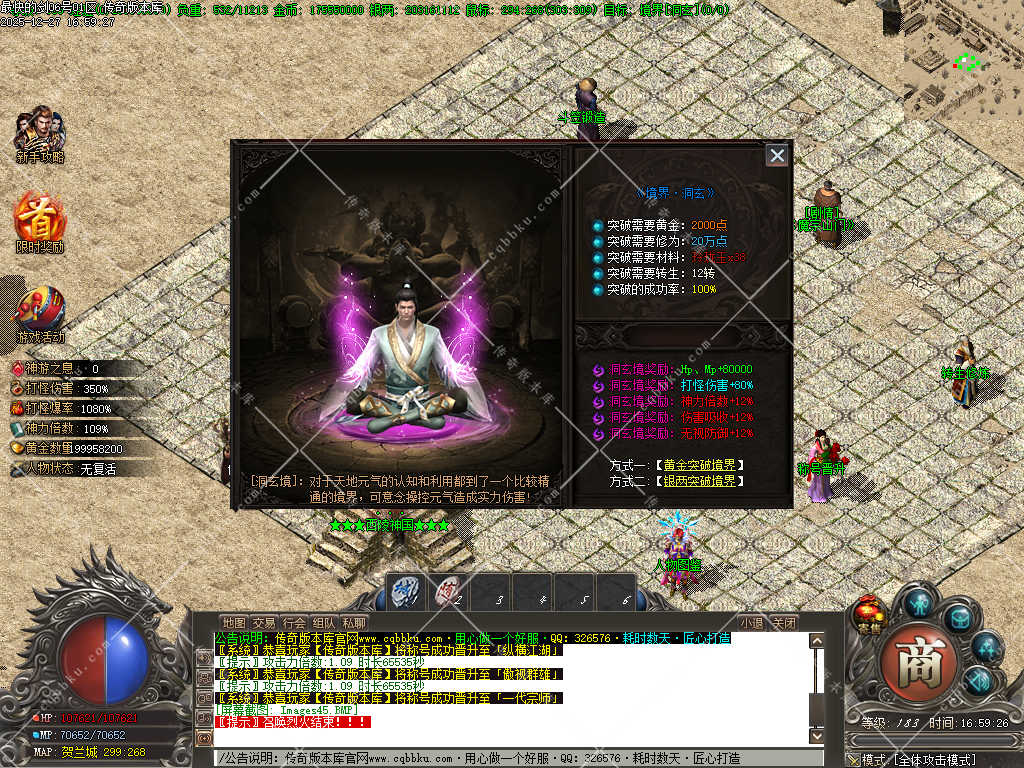Open the 组队 team button
Screen dimensions: 1024x768
tap(324, 623)
